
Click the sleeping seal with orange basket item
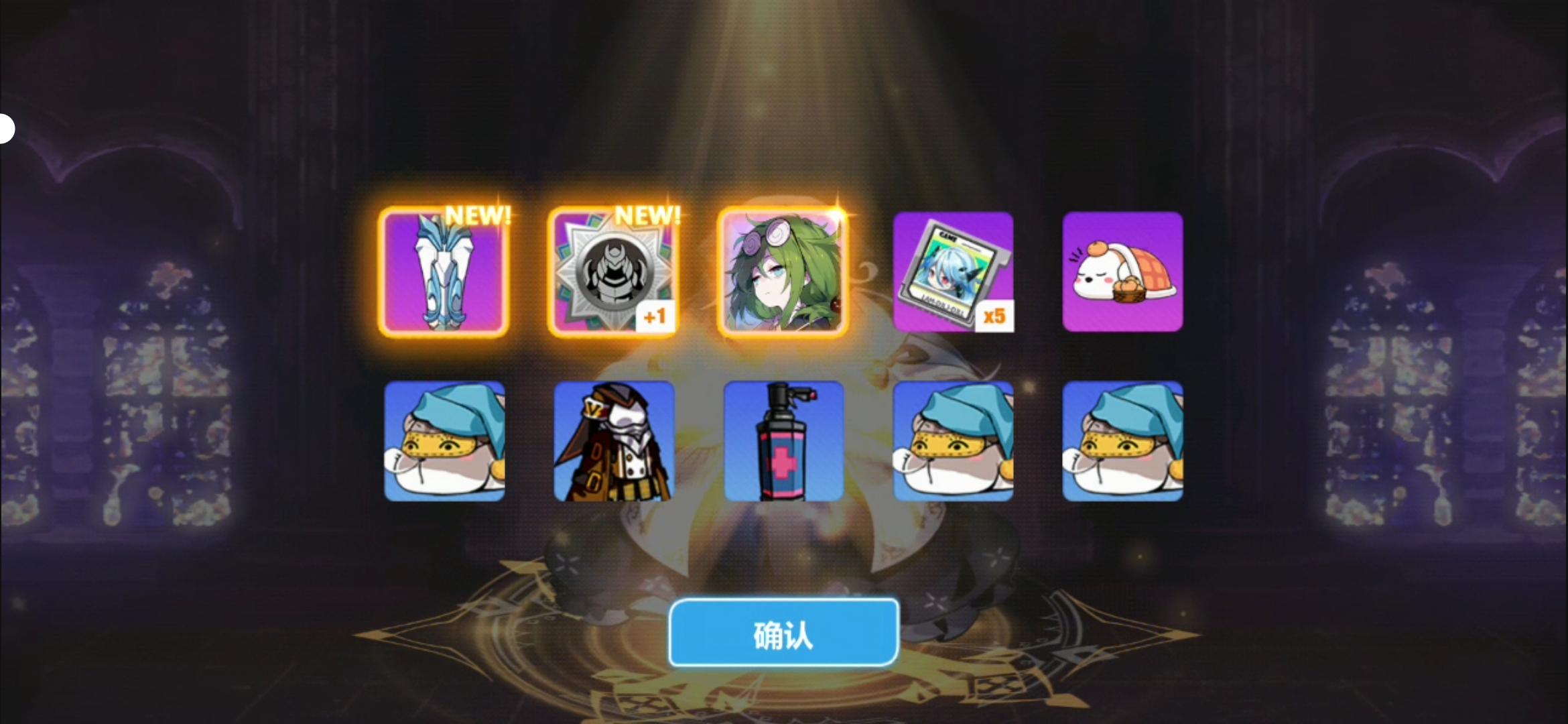coord(1124,271)
